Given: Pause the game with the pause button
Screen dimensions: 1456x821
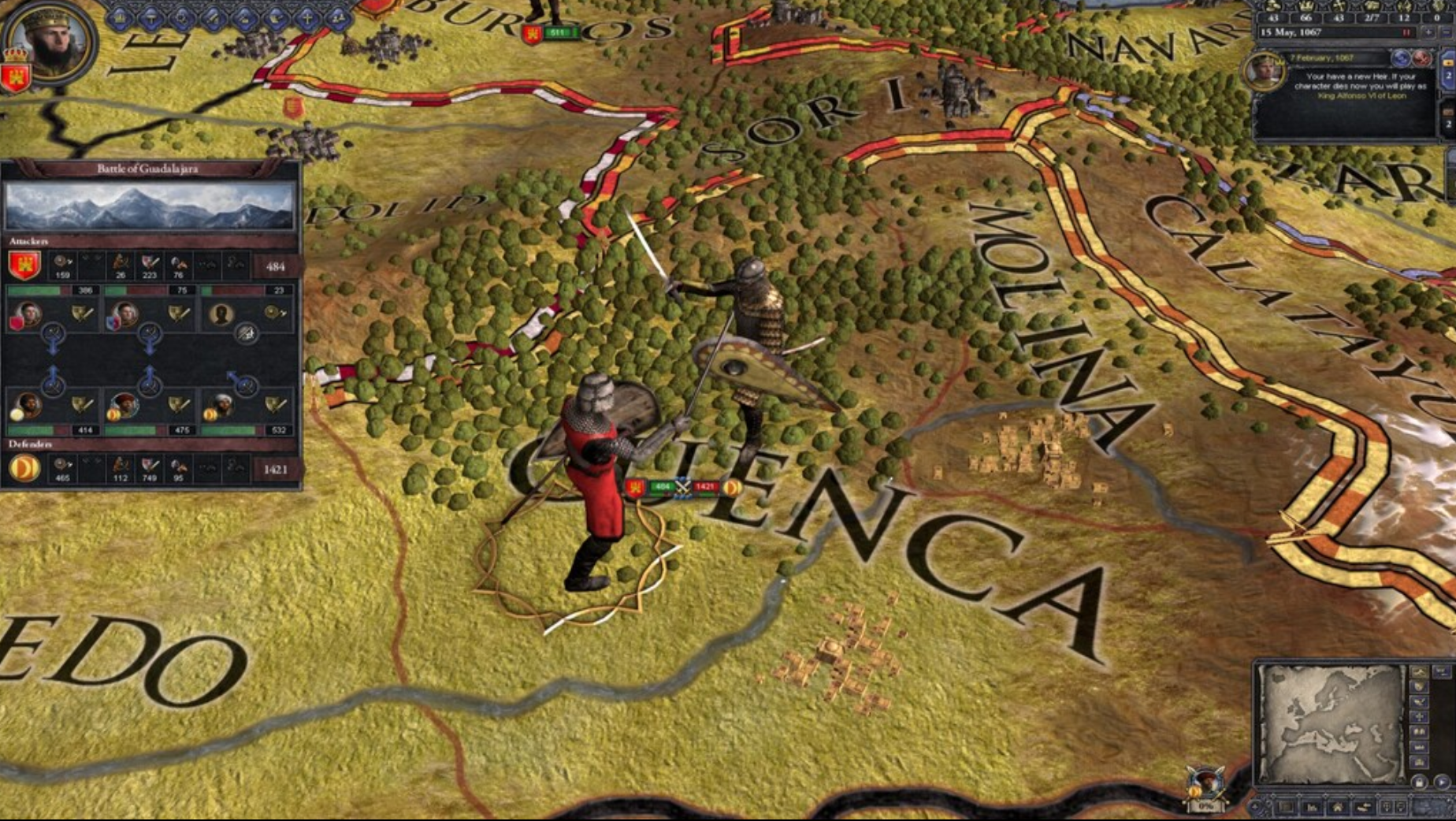Looking at the screenshot, I should click(1406, 32).
